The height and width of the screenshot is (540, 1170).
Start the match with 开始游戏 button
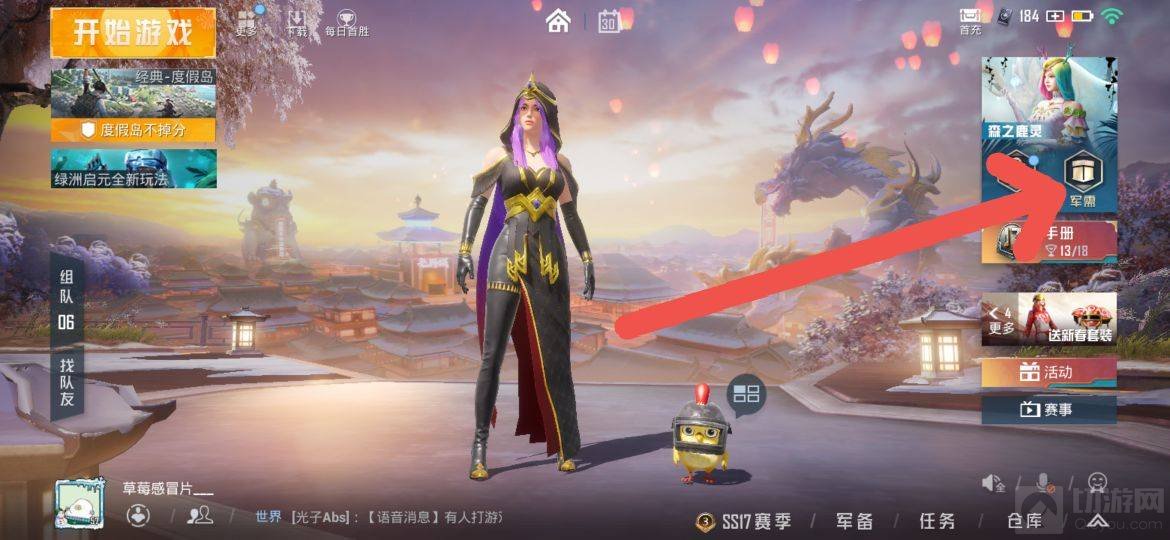(x=133, y=32)
